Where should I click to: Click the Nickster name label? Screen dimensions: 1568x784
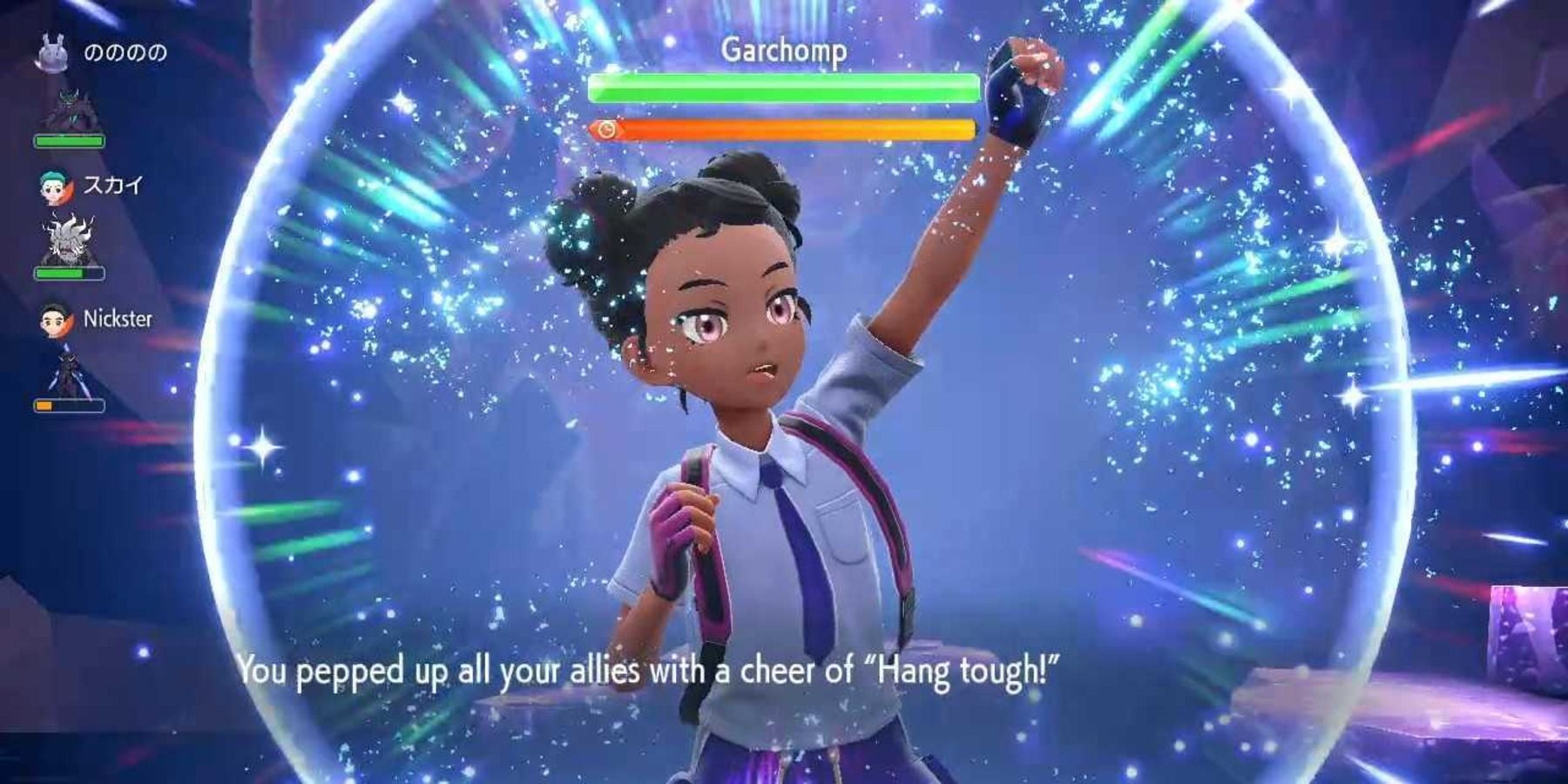click(120, 319)
